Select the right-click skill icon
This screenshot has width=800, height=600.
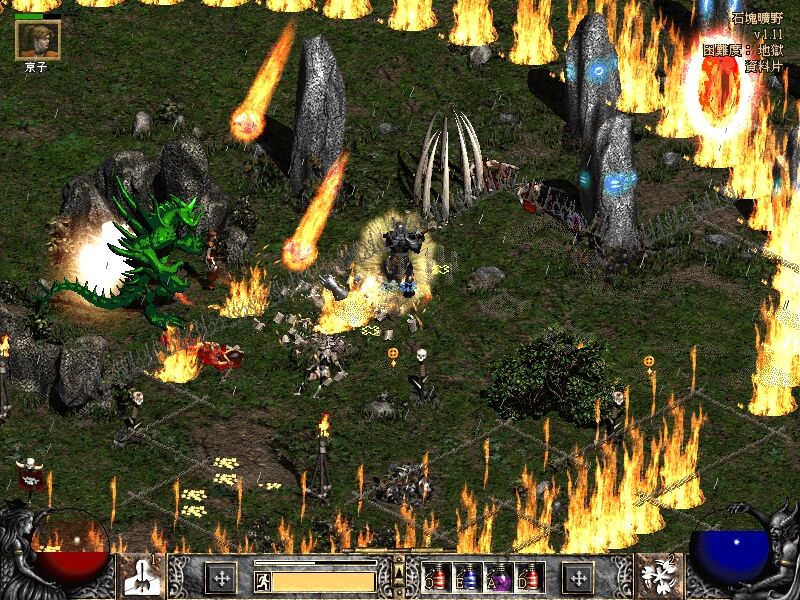coord(659,577)
